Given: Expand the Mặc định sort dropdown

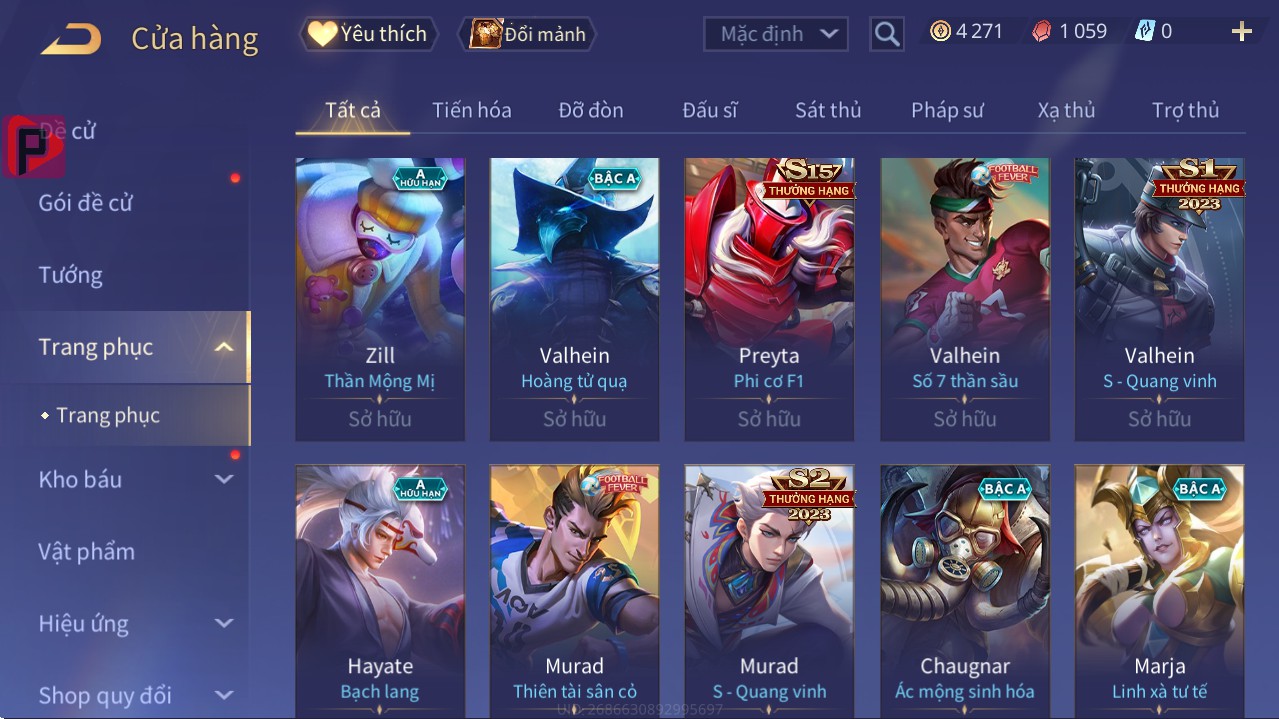Looking at the screenshot, I should pos(776,34).
